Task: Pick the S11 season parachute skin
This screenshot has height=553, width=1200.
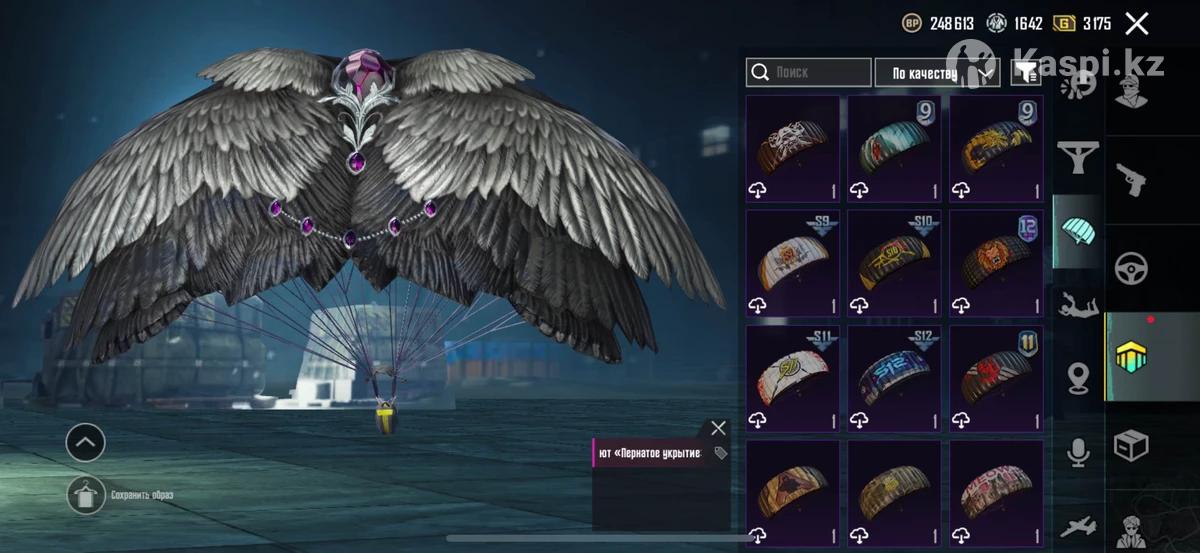Action: [793, 378]
